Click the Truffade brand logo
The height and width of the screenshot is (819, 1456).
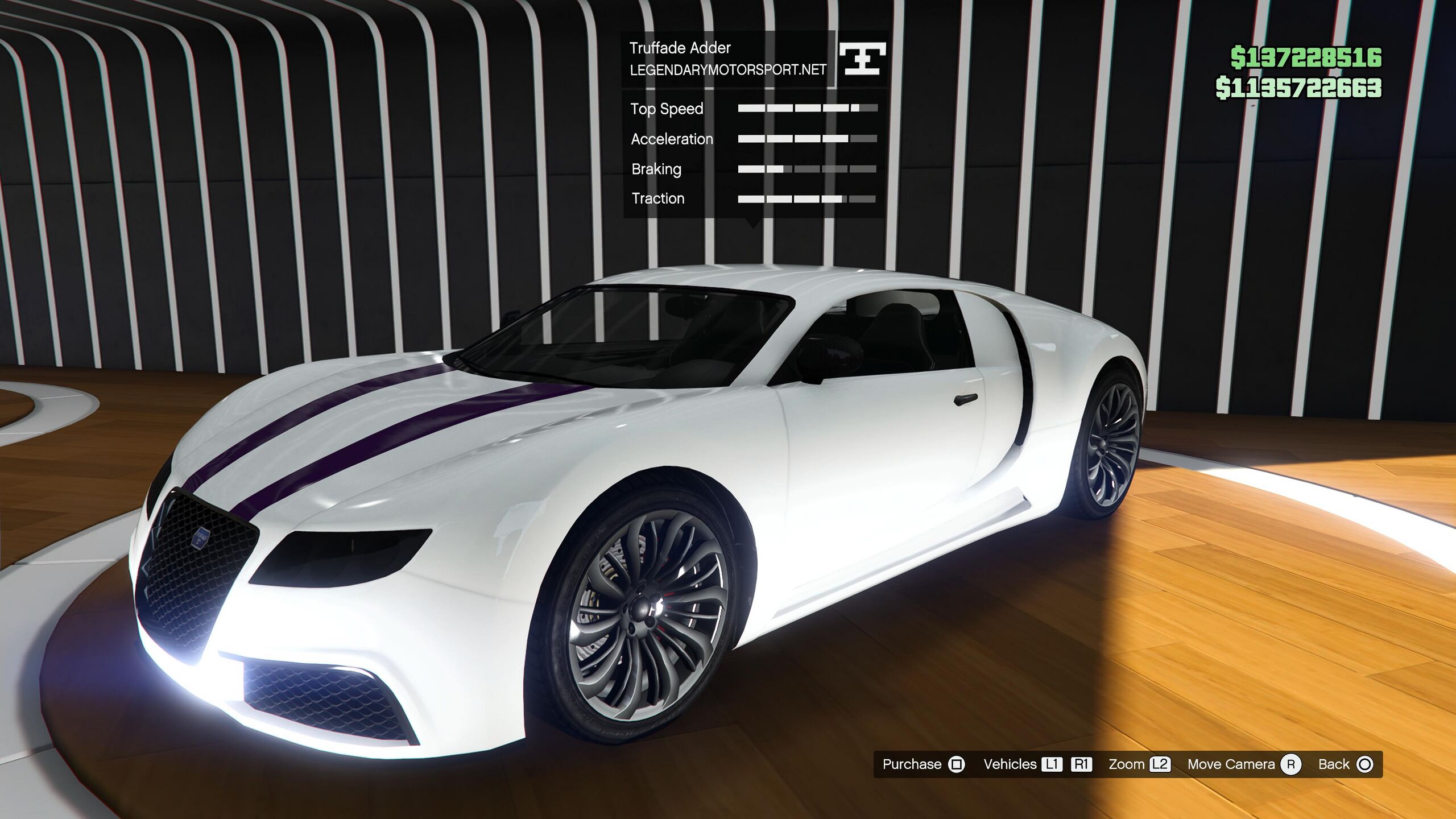862,59
